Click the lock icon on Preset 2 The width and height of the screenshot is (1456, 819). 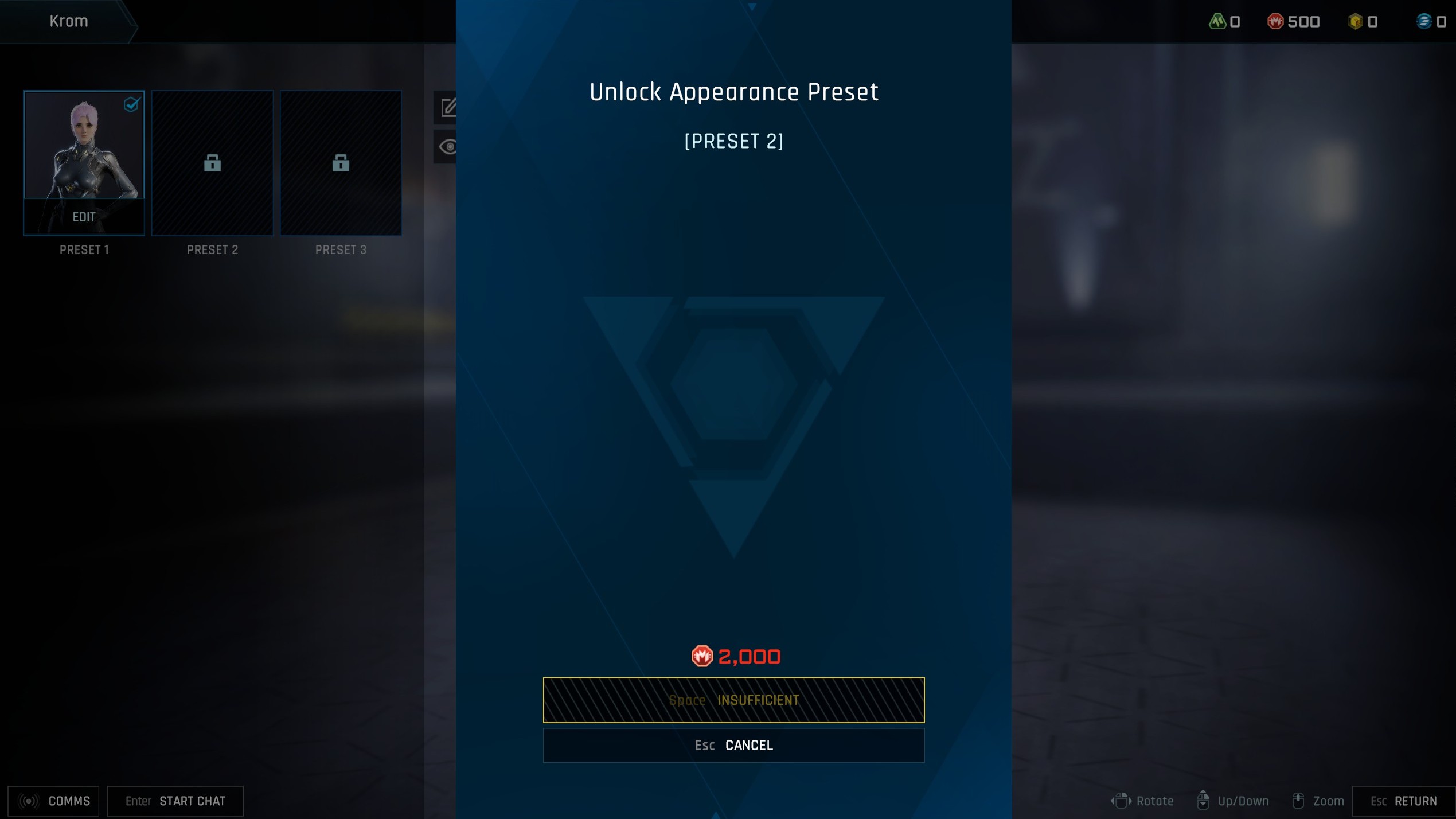pyautogui.click(x=212, y=163)
